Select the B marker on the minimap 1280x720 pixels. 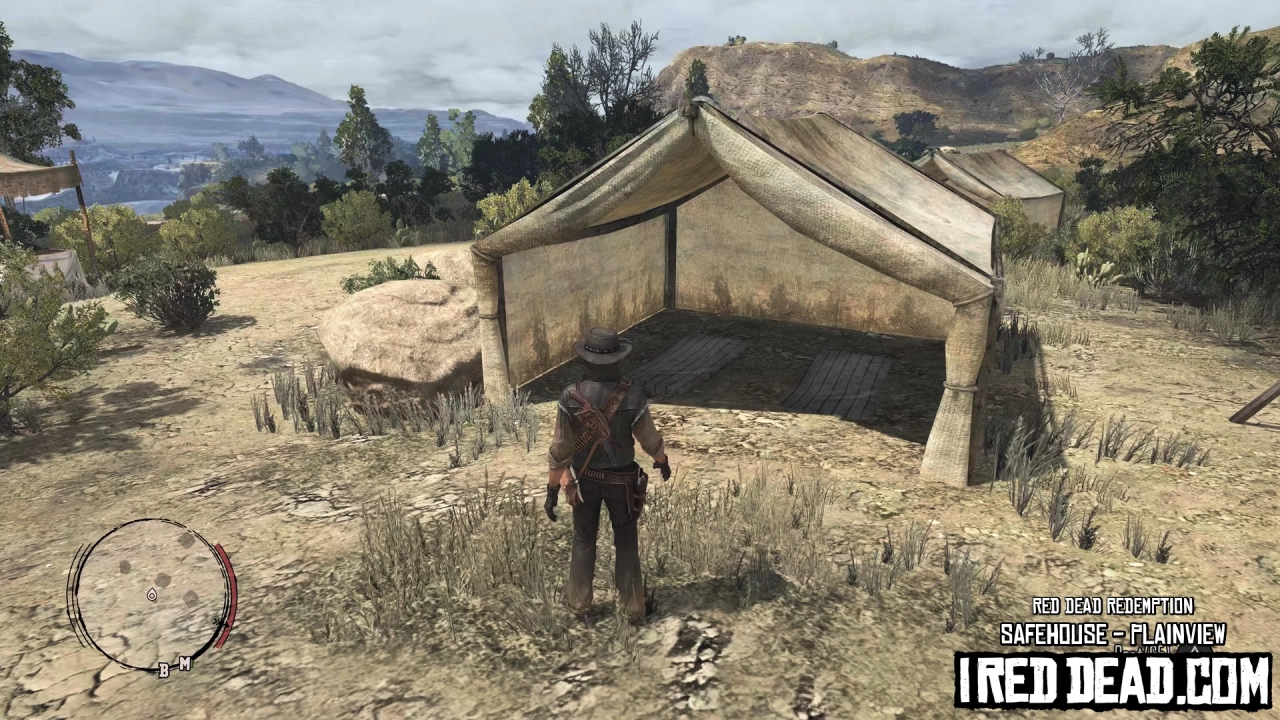point(164,669)
